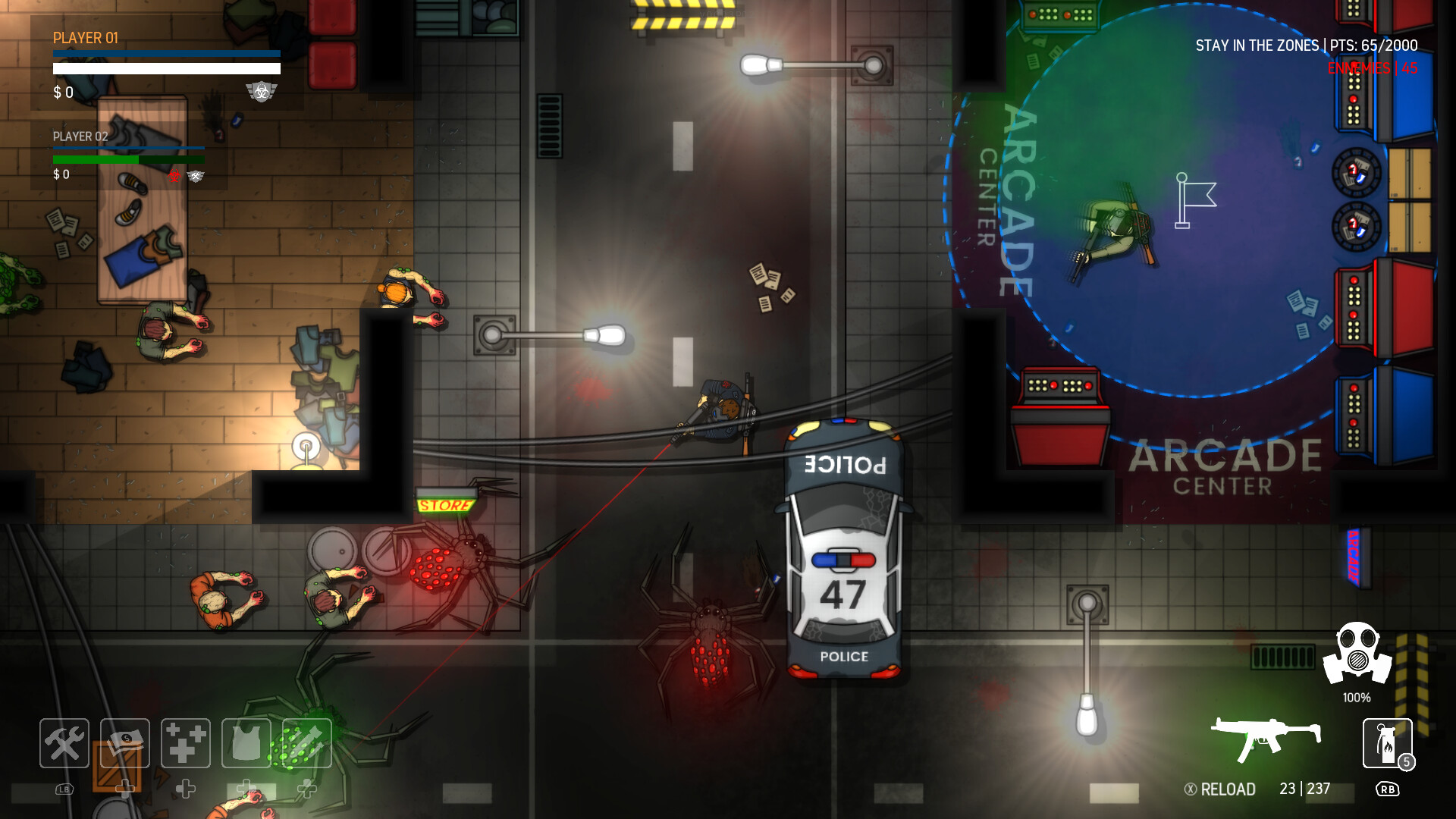The image size is (1456, 819).
Task: Click the red biohazard infection icon near Player 02
Action: tap(174, 177)
